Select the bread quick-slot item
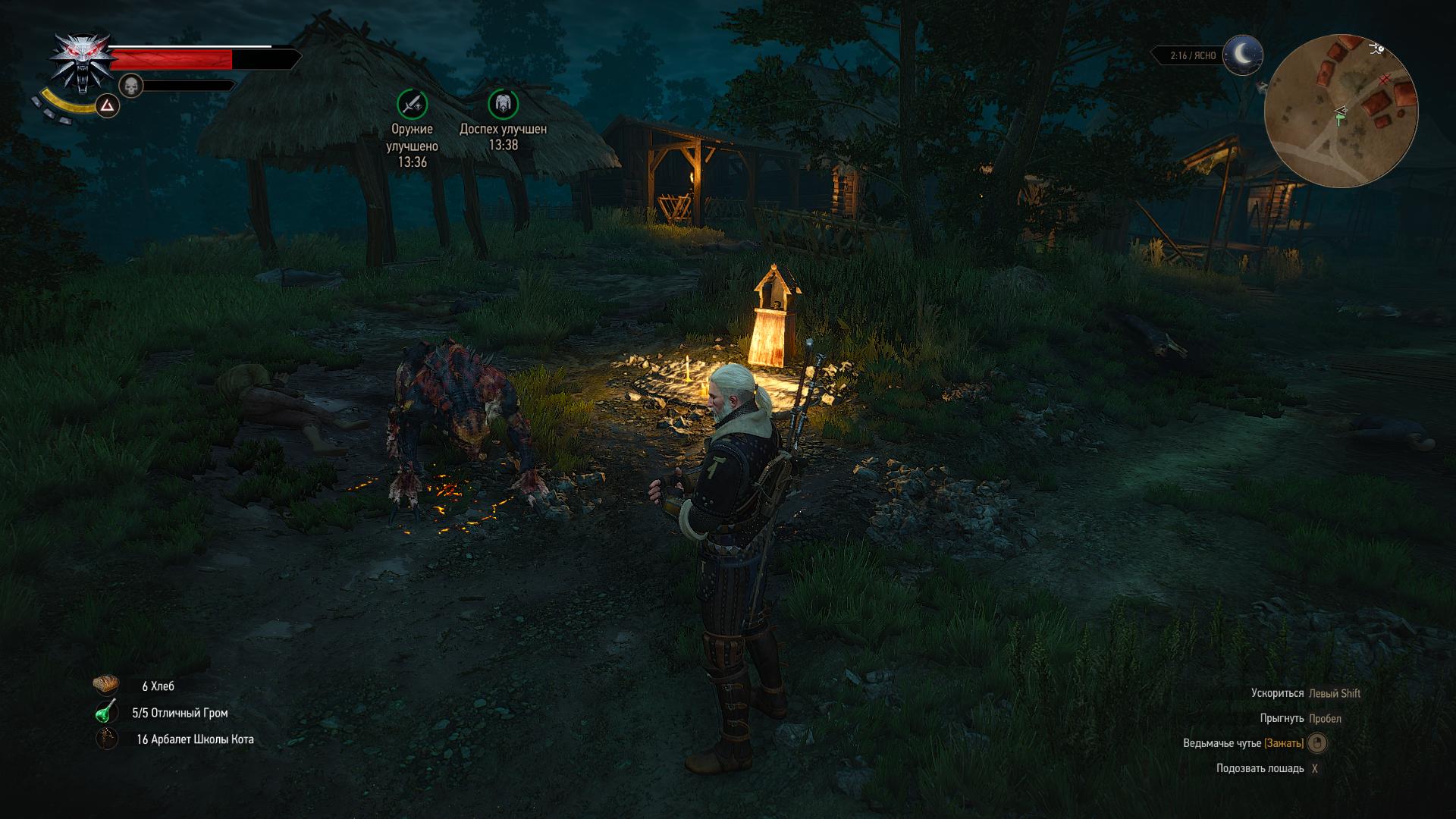 tap(106, 686)
